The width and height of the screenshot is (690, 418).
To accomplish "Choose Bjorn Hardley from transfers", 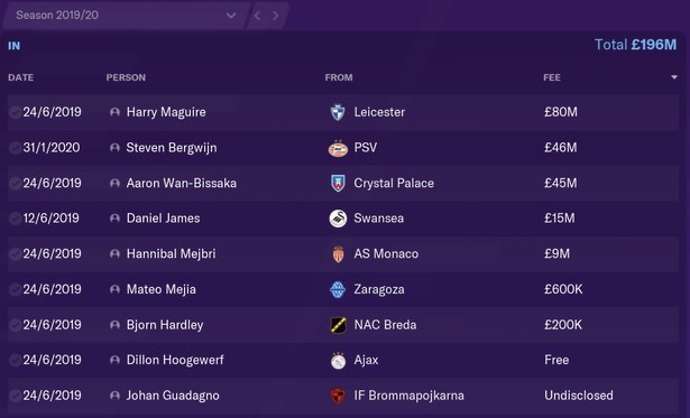I will pyautogui.click(x=164, y=325).
